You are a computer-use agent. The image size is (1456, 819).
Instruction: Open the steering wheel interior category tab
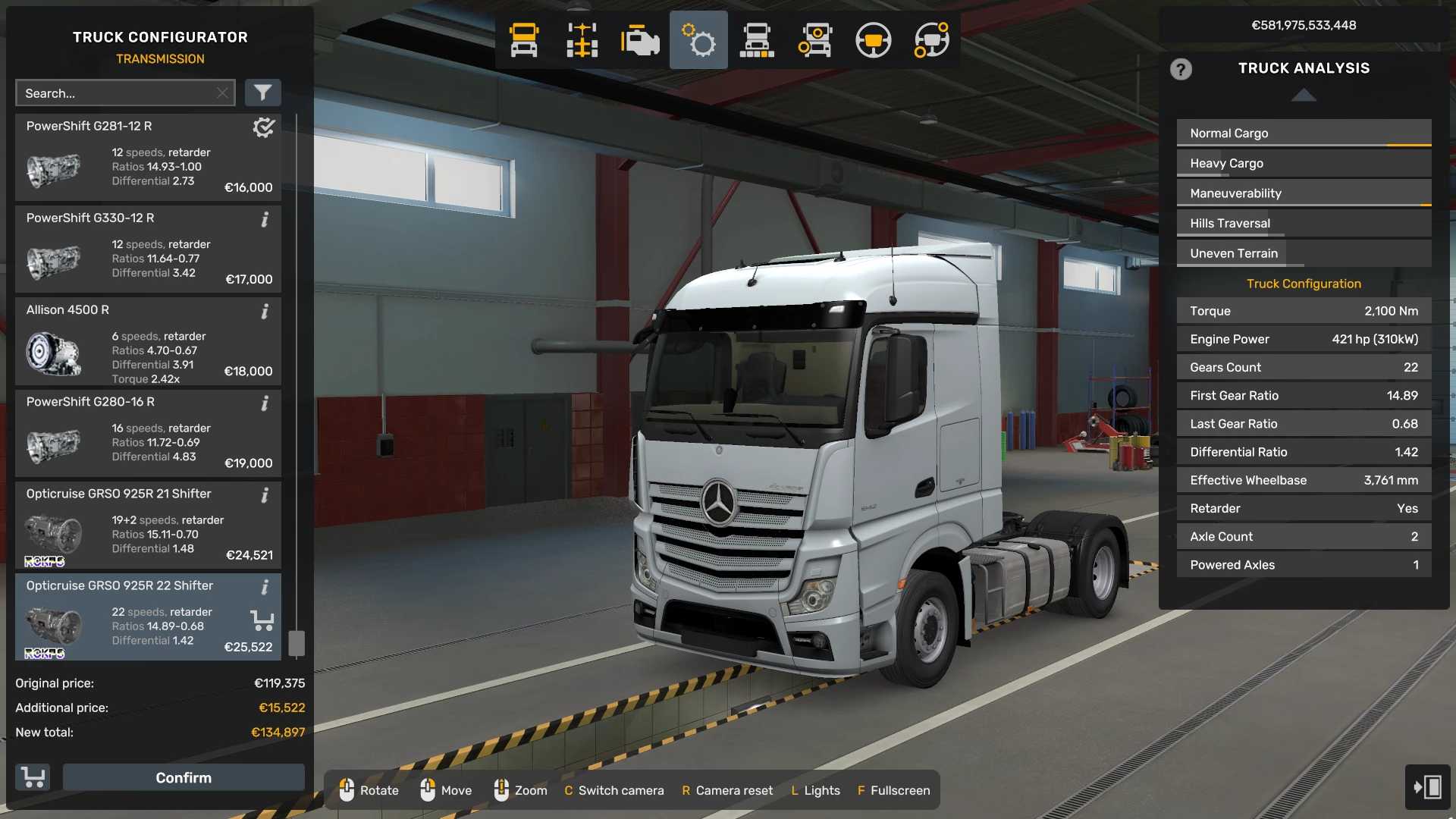tap(873, 40)
